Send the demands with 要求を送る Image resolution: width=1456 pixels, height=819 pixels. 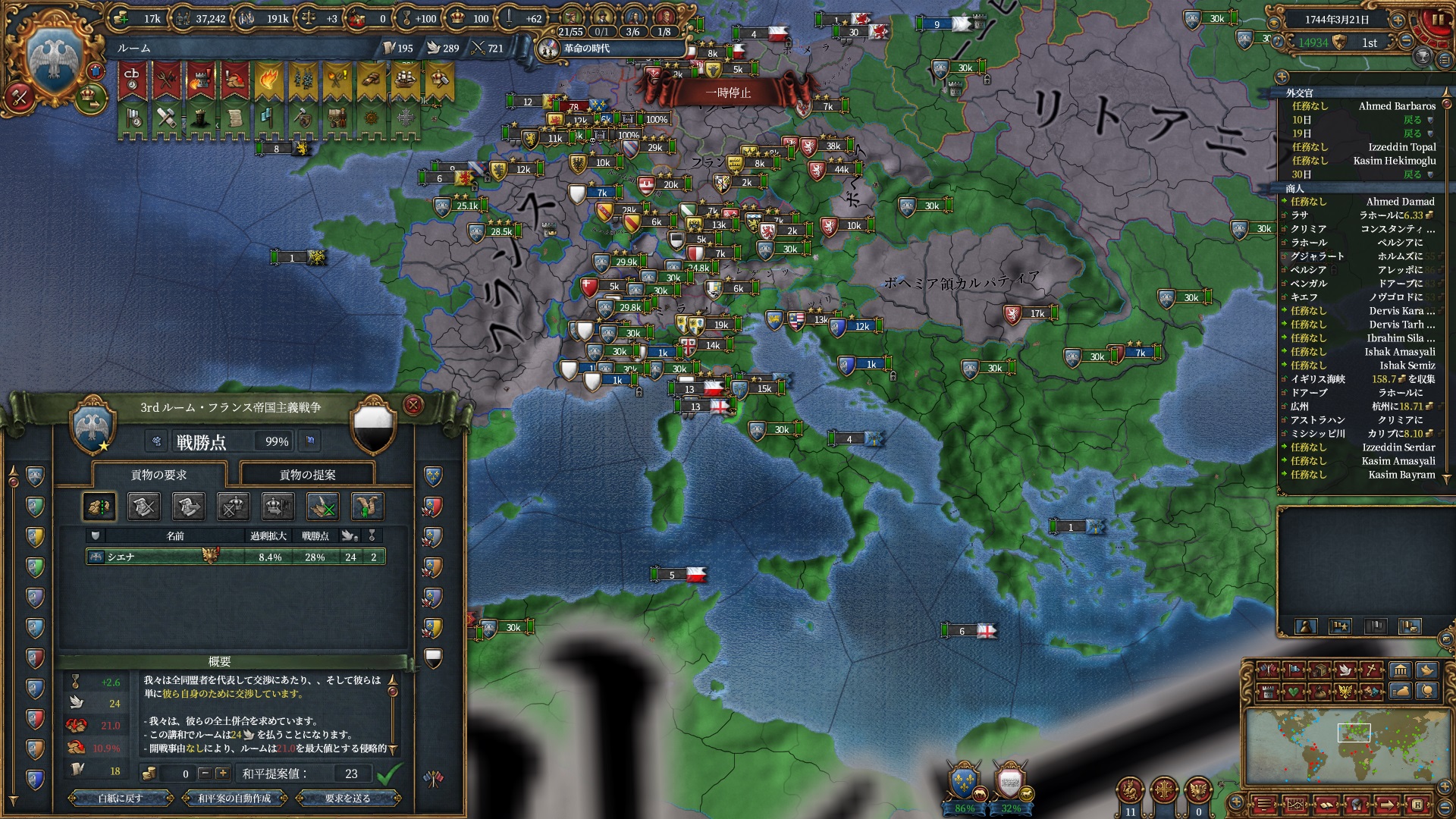pyautogui.click(x=347, y=798)
